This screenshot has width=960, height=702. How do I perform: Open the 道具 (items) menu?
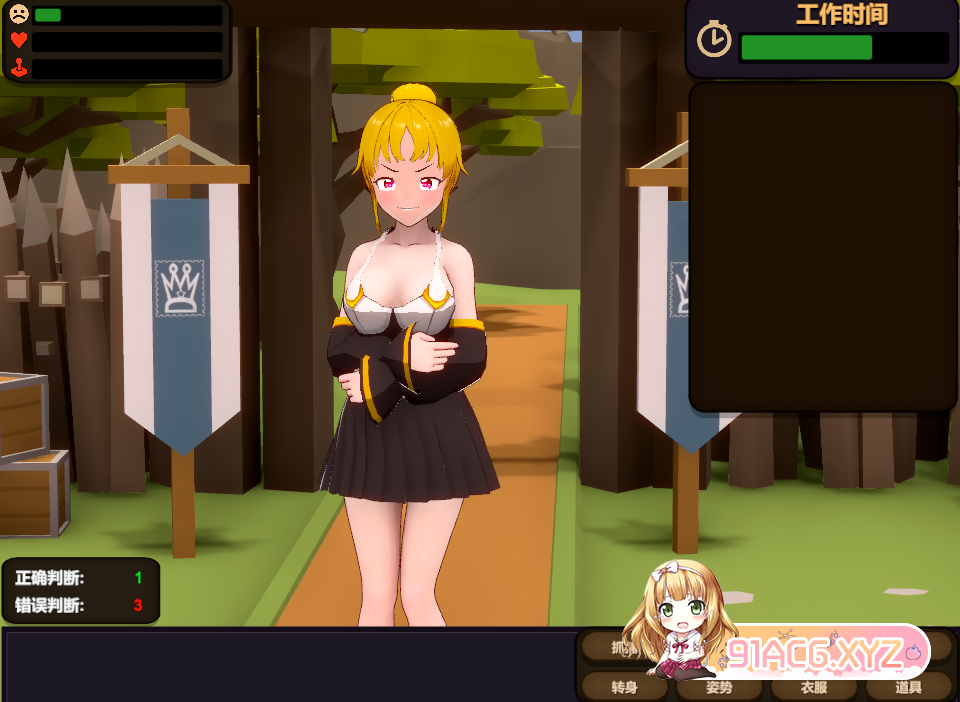coord(908,687)
